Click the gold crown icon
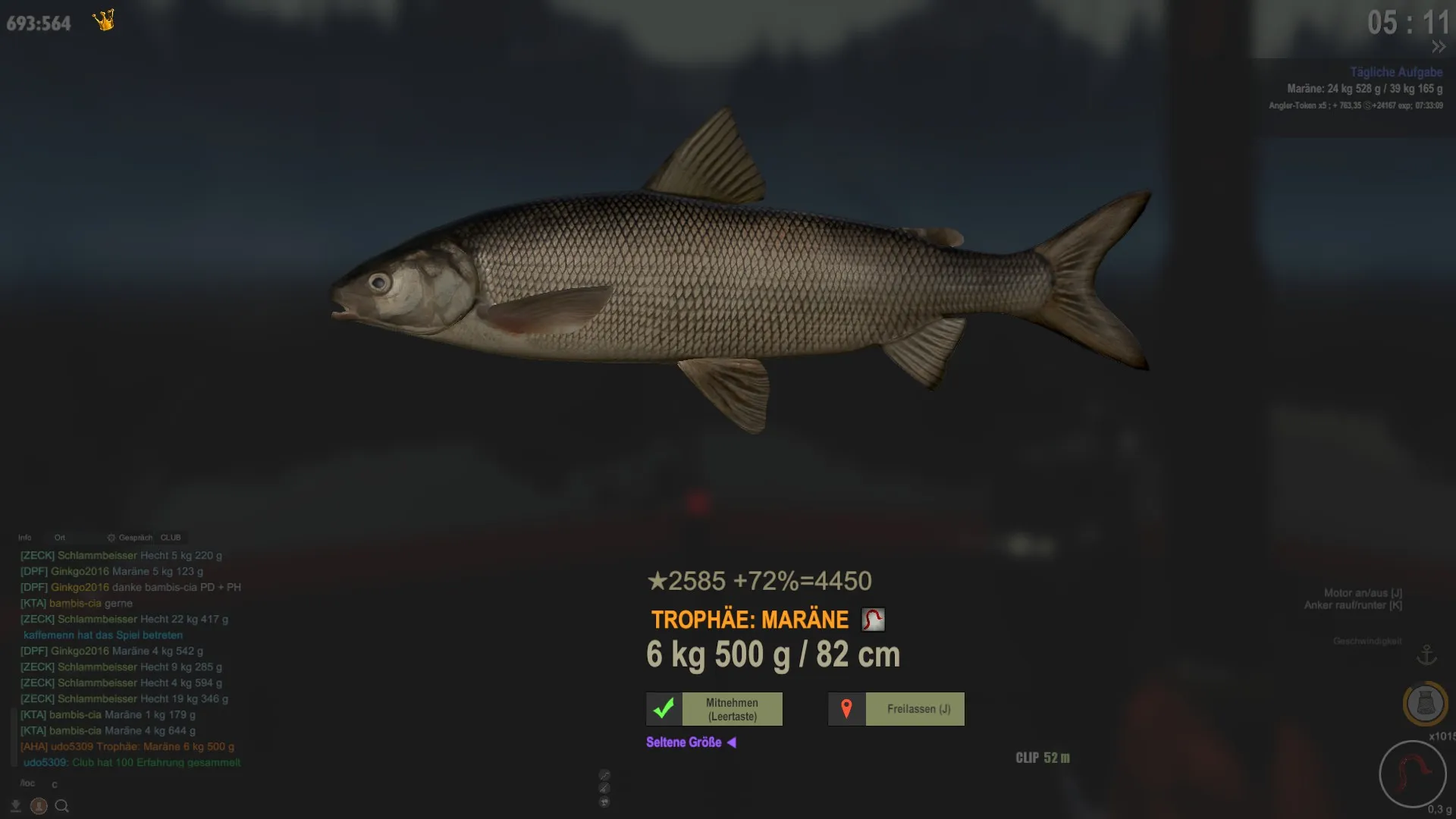This screenshot has width=1456, height=819. (104, 20)
